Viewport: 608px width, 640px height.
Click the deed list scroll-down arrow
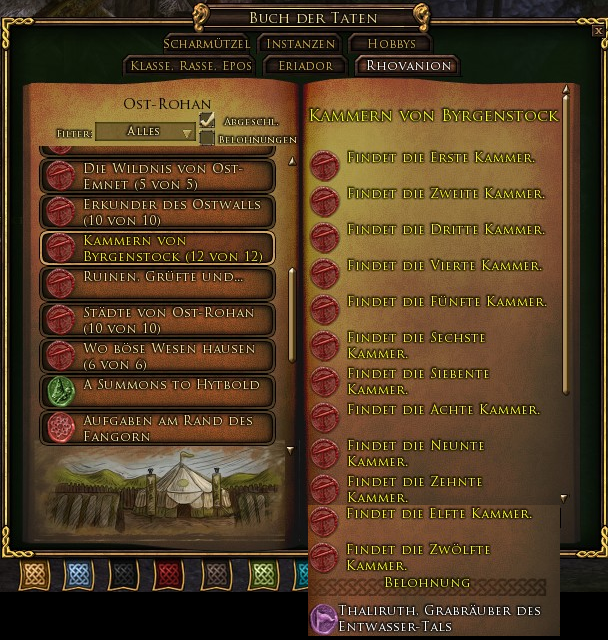291,450
